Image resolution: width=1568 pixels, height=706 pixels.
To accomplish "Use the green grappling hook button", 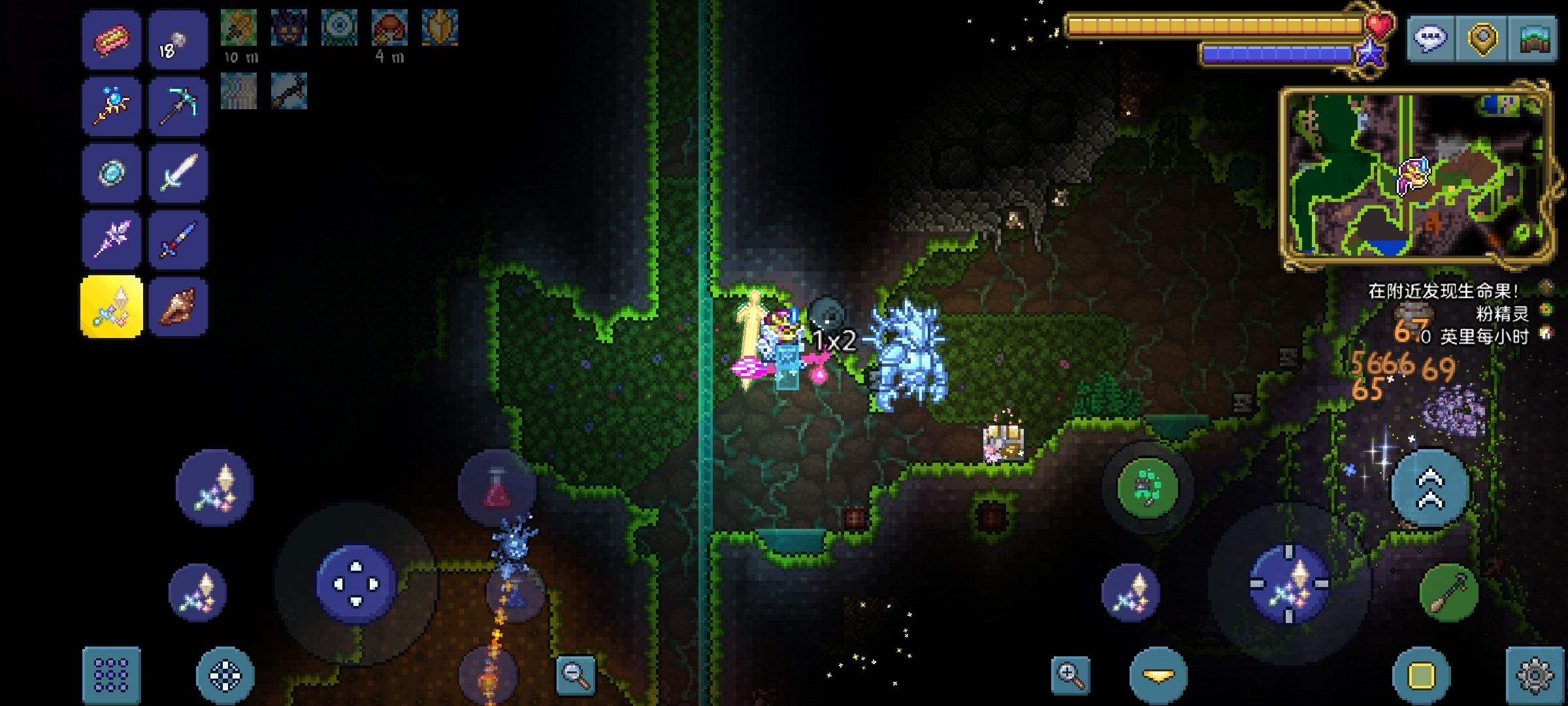I will pos(1147,488).
